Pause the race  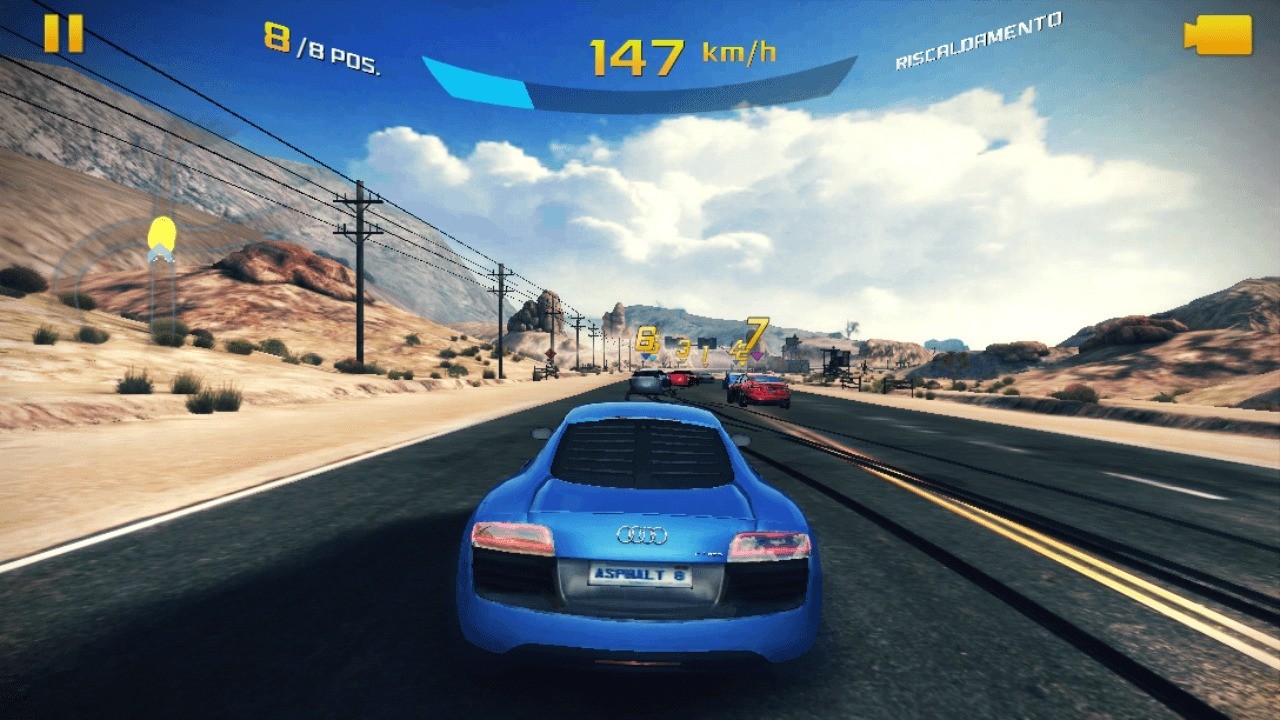[63, 34]
